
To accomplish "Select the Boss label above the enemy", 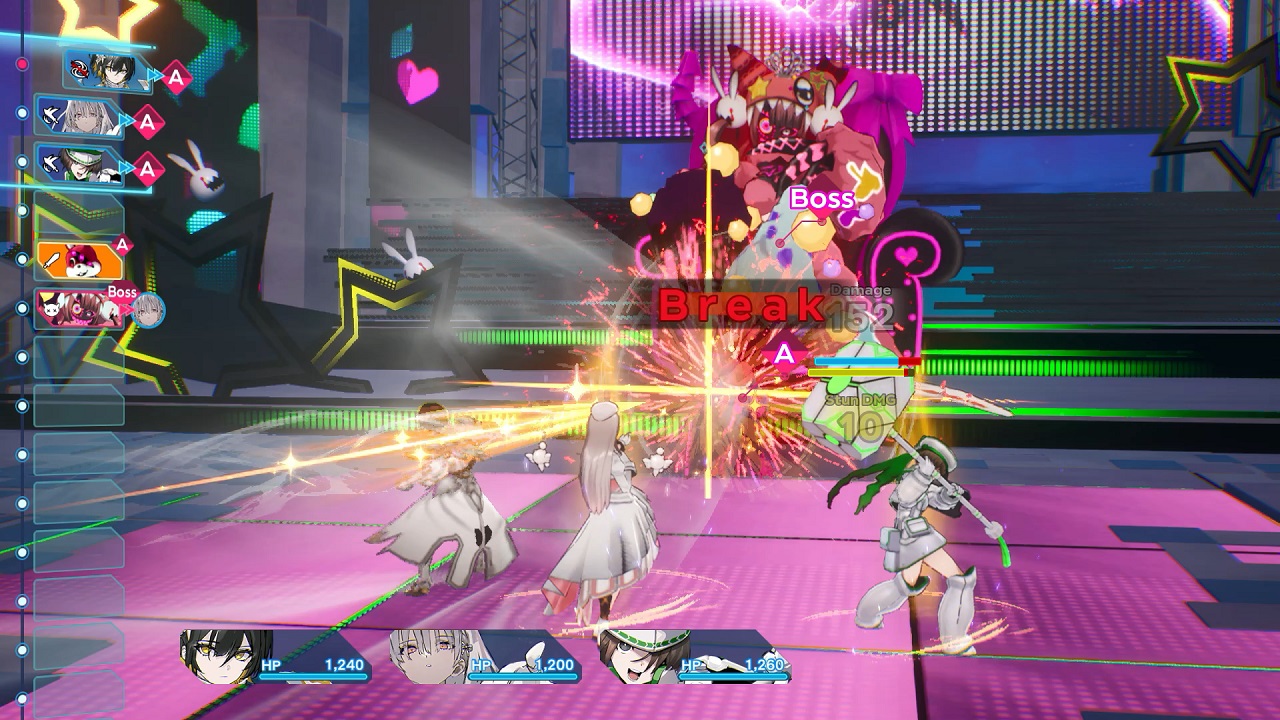I will pyautogui.click(x=820, y=199).
